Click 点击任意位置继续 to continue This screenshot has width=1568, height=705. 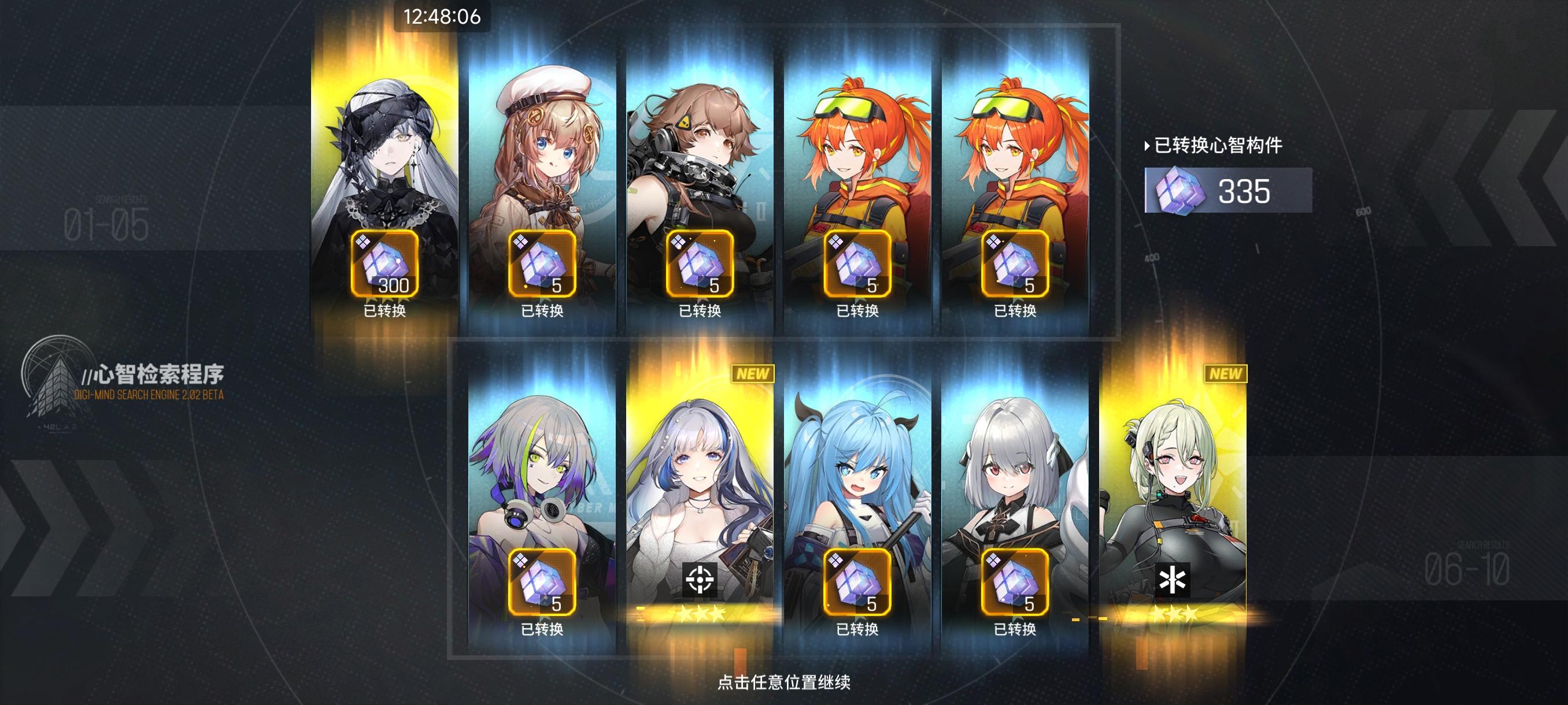[x=785, y=682]
